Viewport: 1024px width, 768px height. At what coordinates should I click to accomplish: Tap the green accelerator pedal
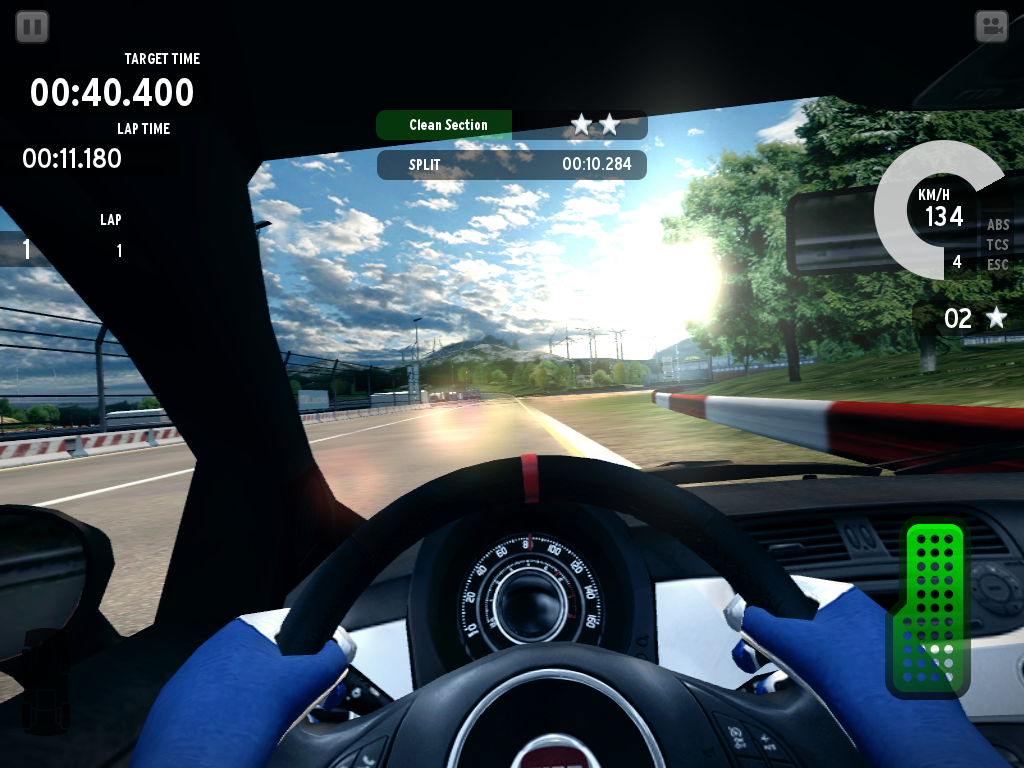pyautogui.click(x=929, y=608)
